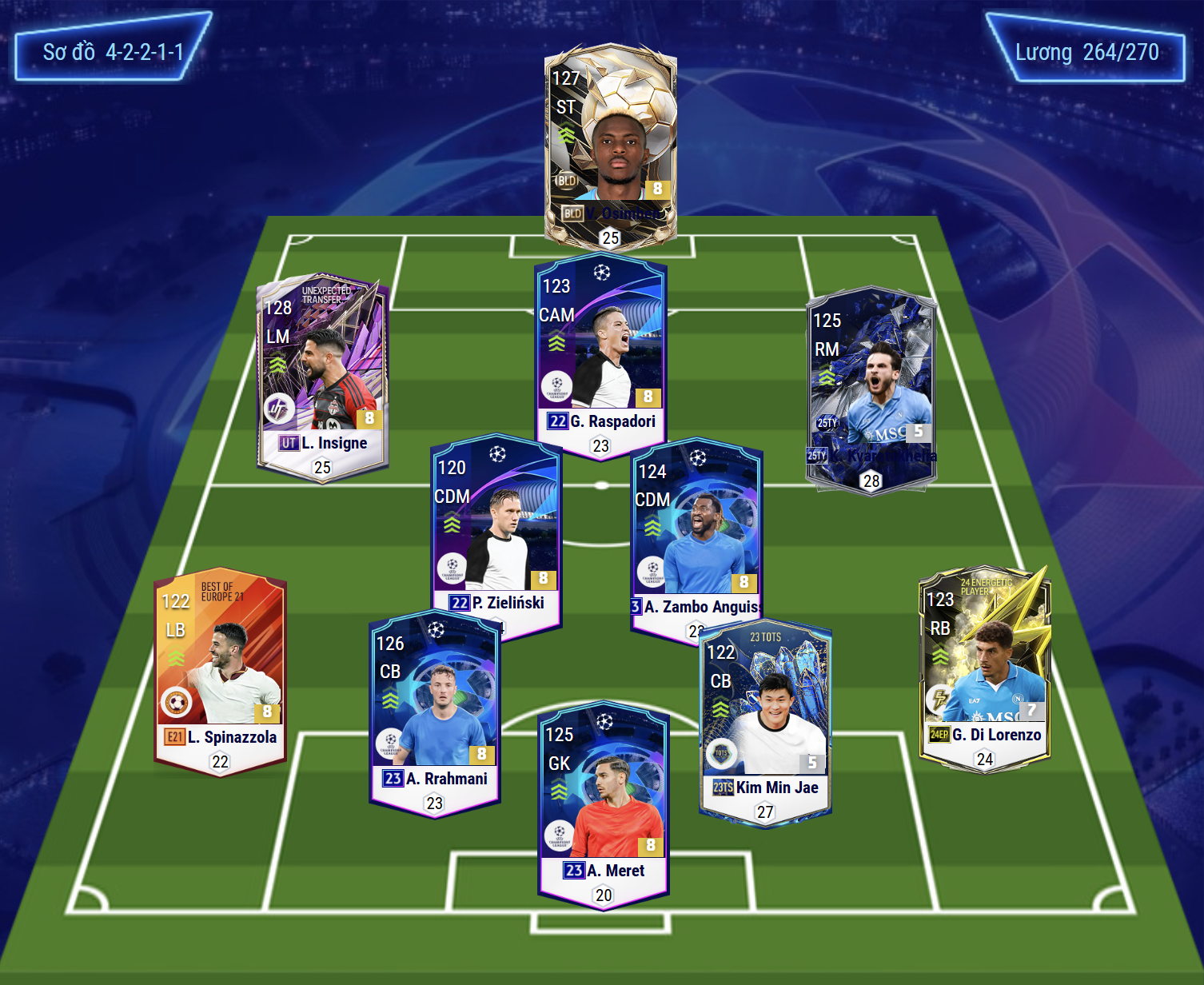The height and width of the screenshot is (985, 1204).
Task: Select Kvaratskhelia right midfielder card
Action: pos(871,390)
